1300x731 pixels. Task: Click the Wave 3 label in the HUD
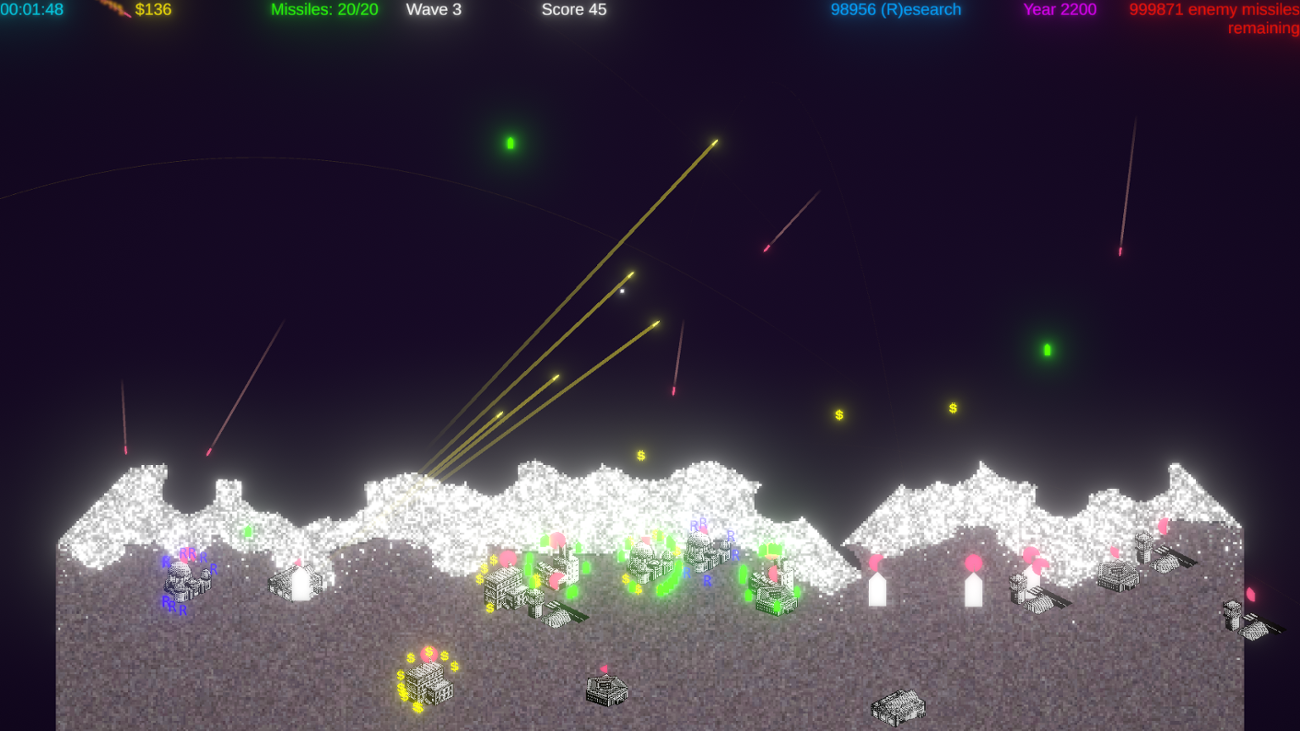434,10
